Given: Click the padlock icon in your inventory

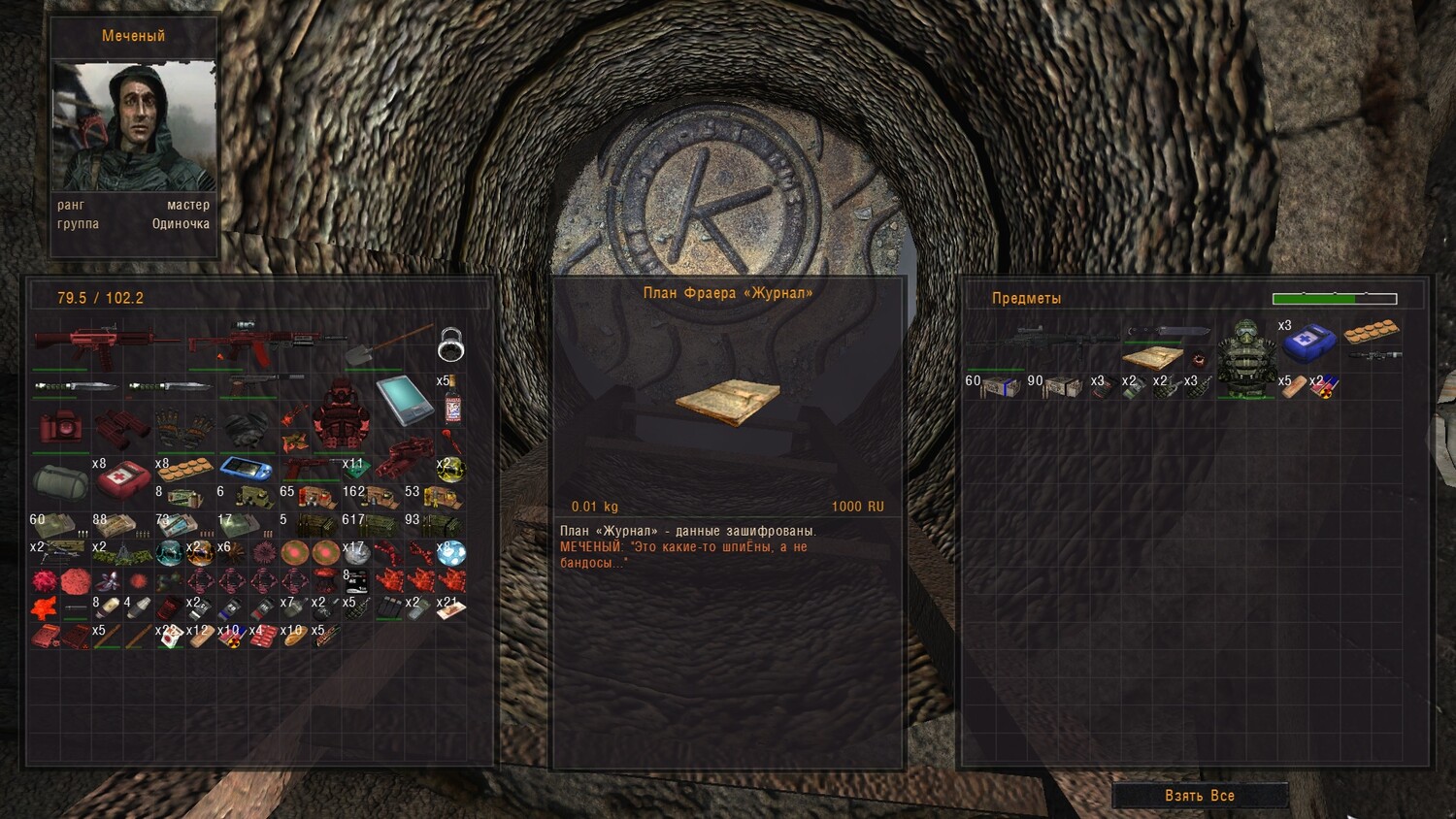Looking at the screenshot, I should pyautogui.click(x=450, y=344).
